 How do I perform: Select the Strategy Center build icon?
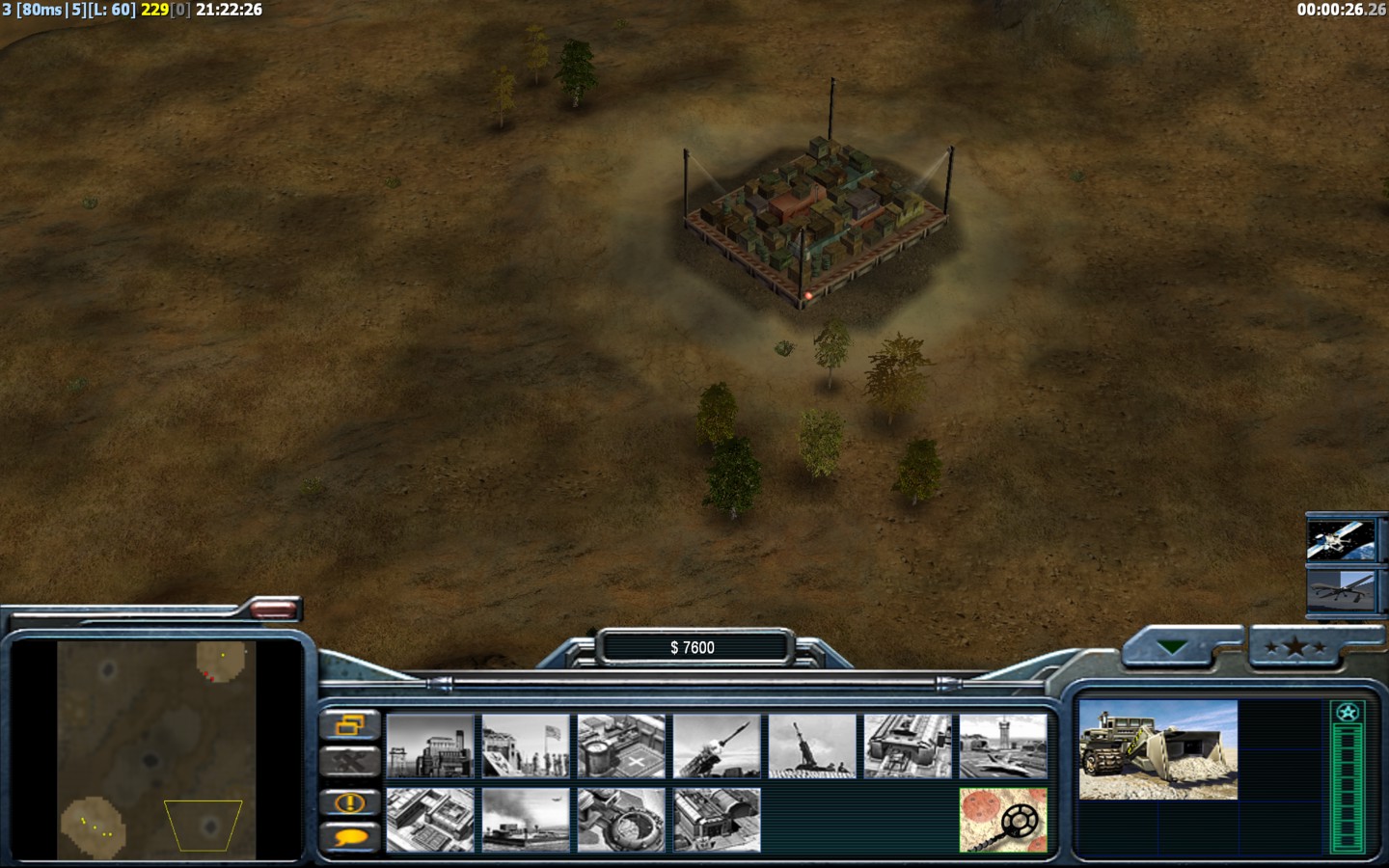[x=430, y=820]
